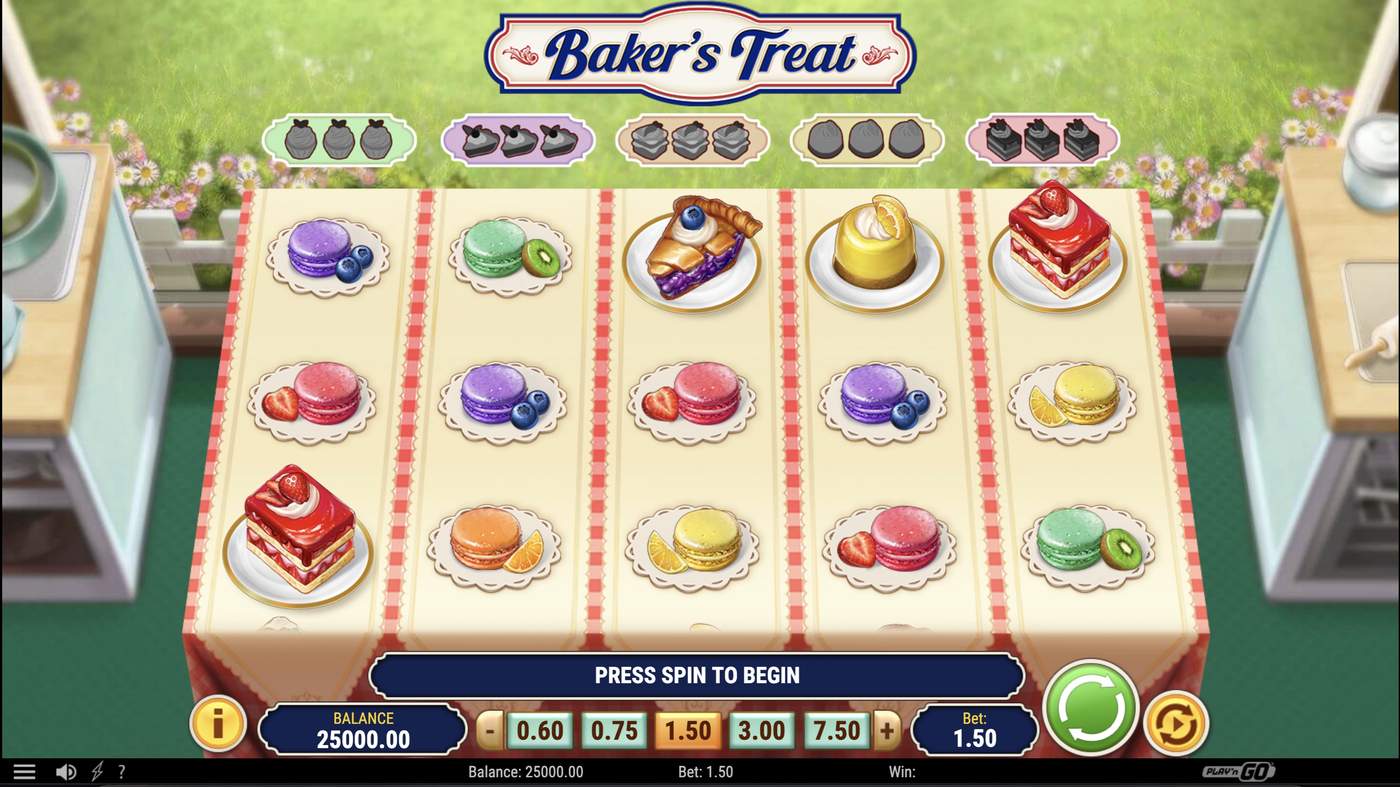The width and height of the screenshot is (1400, 787).
Task: Select the green cupcake collection tray
Action: coord(338,140)
